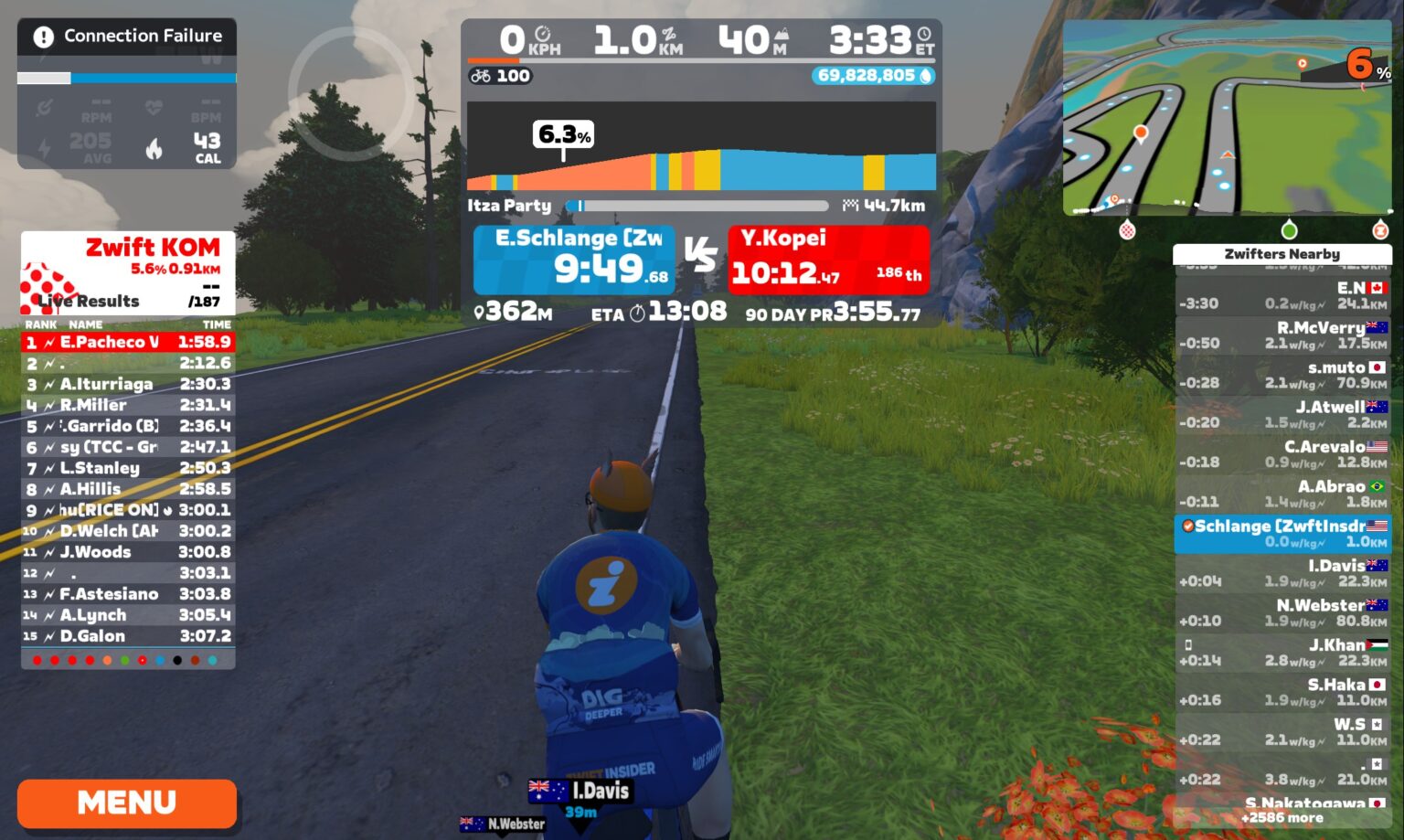Click the red Y.Kopei rival panel
Image resolution: width=1404 pixels, height=840 pixels.
[827, 261]
